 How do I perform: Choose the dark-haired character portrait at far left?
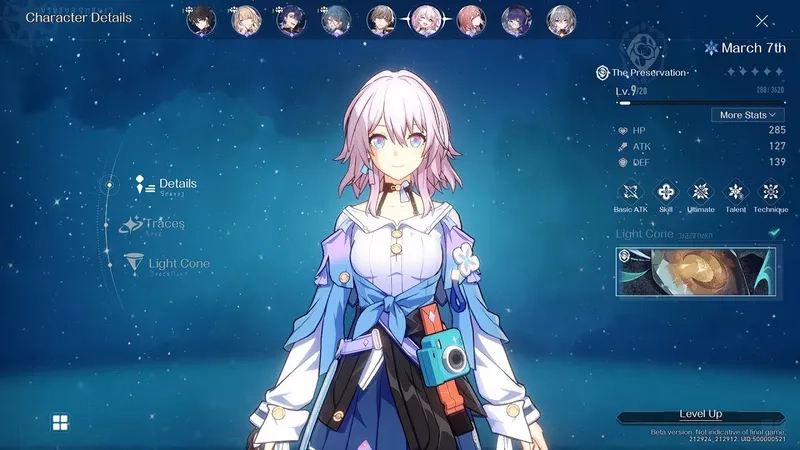[201, 20]
